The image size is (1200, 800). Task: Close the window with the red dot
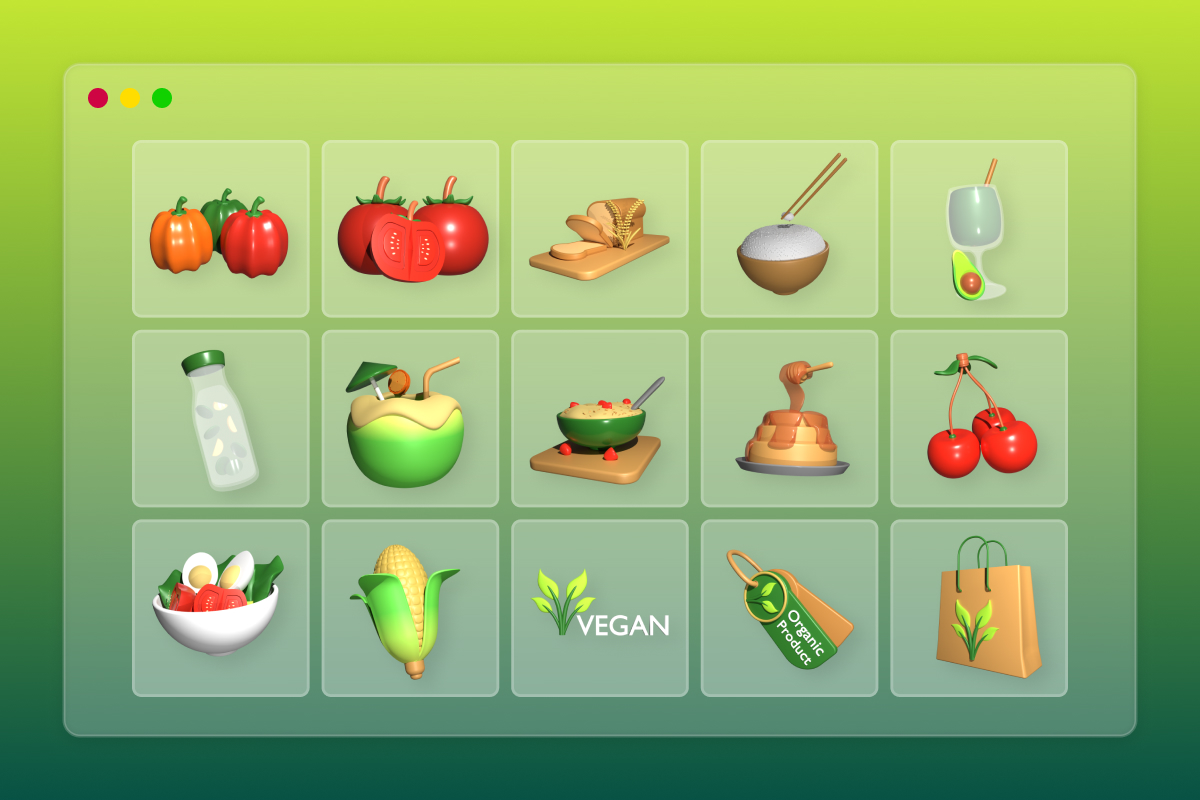[98, 98]
